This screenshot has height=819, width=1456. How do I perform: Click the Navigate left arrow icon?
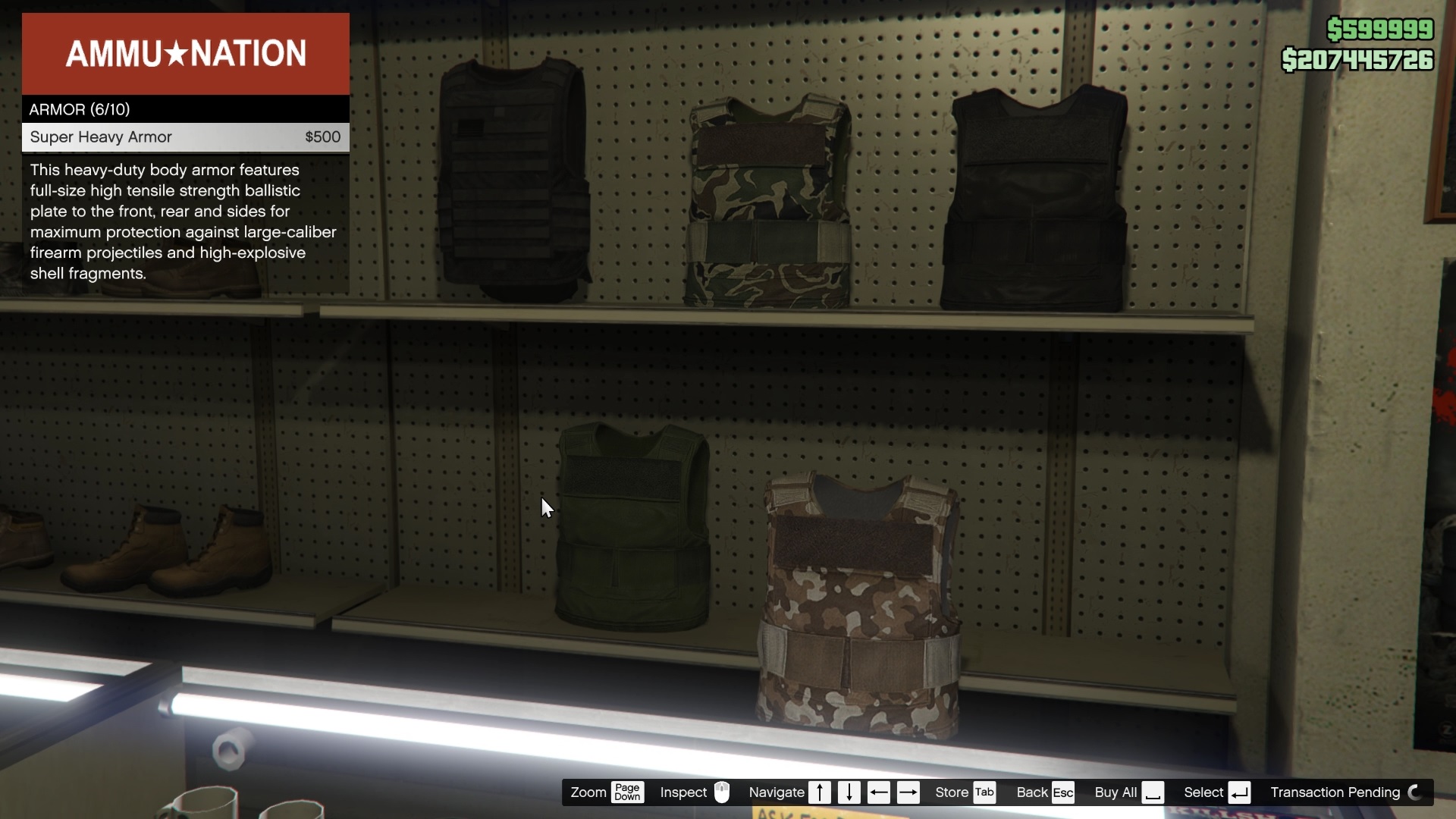[879, 792]
